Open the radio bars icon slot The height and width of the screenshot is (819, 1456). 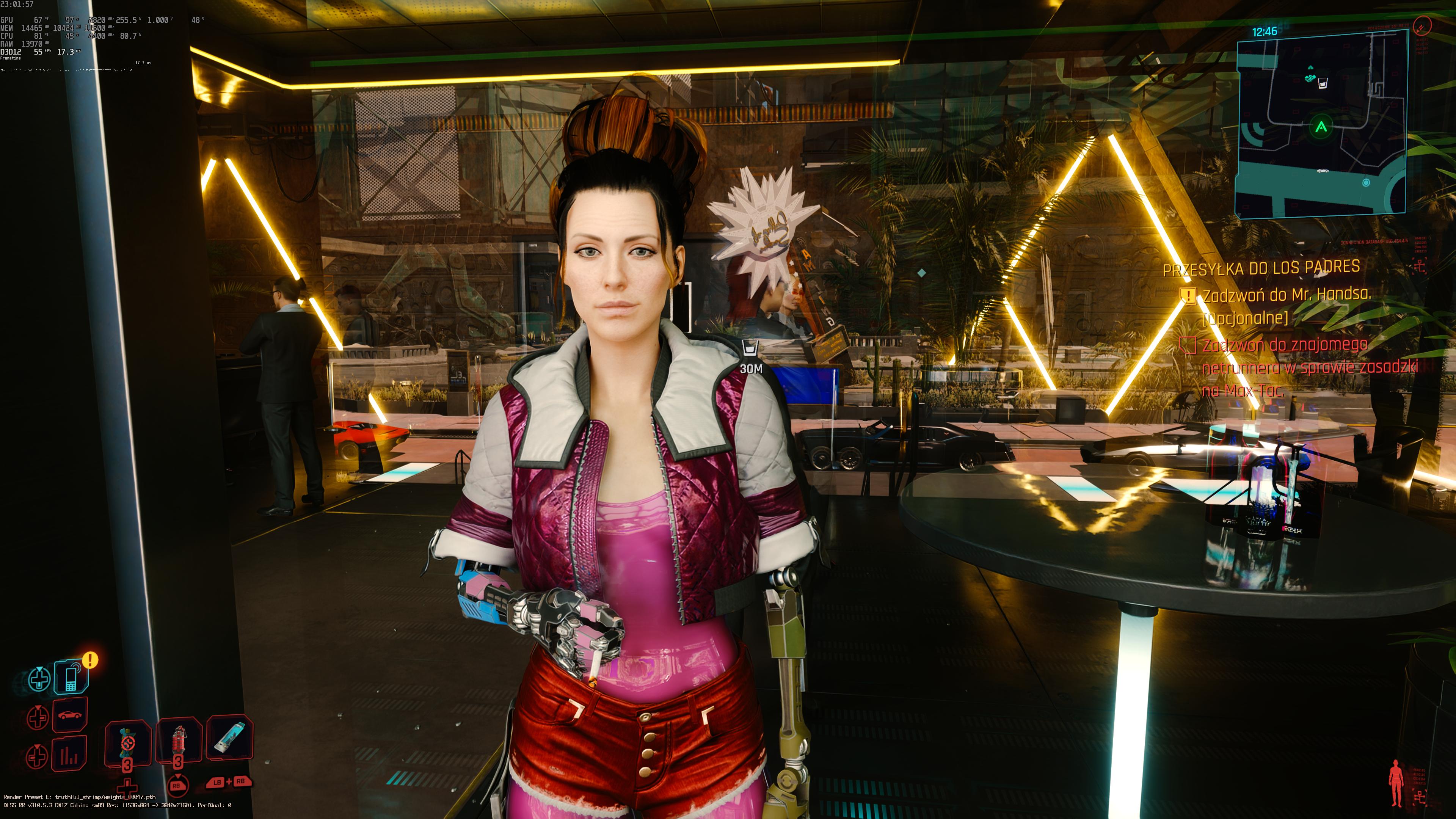click(69, 754)
